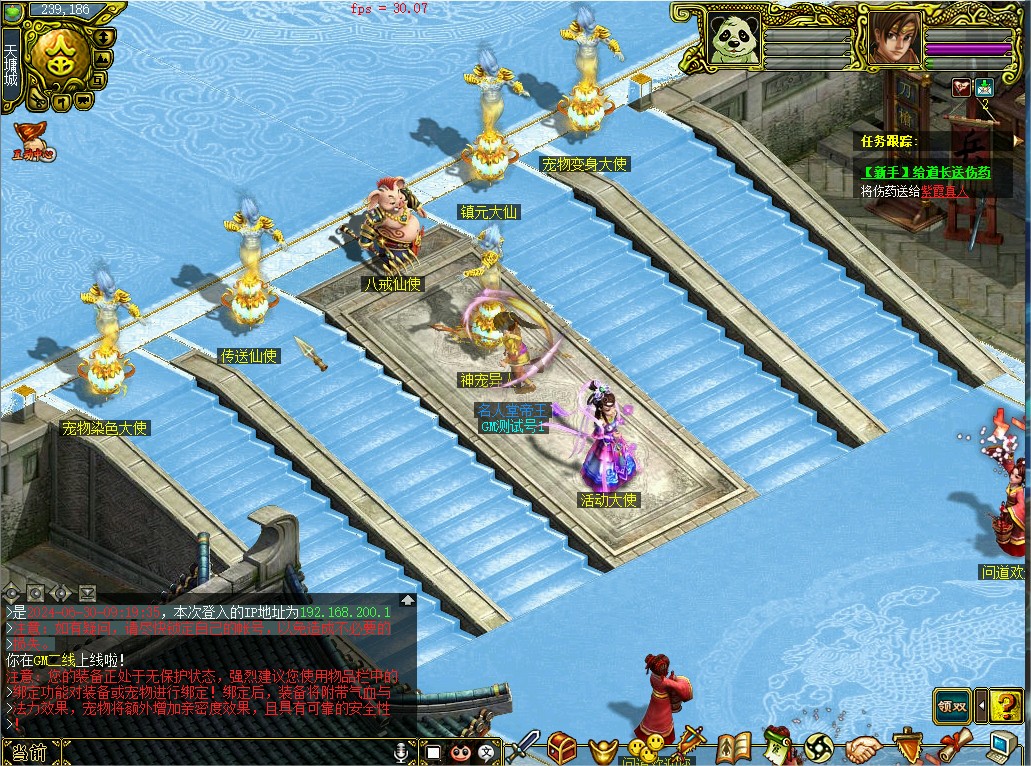Click the yellow question mark help button
The width and height of the screenshot is (1031, 766).
pyautogui.click(x=1006, y=705)
